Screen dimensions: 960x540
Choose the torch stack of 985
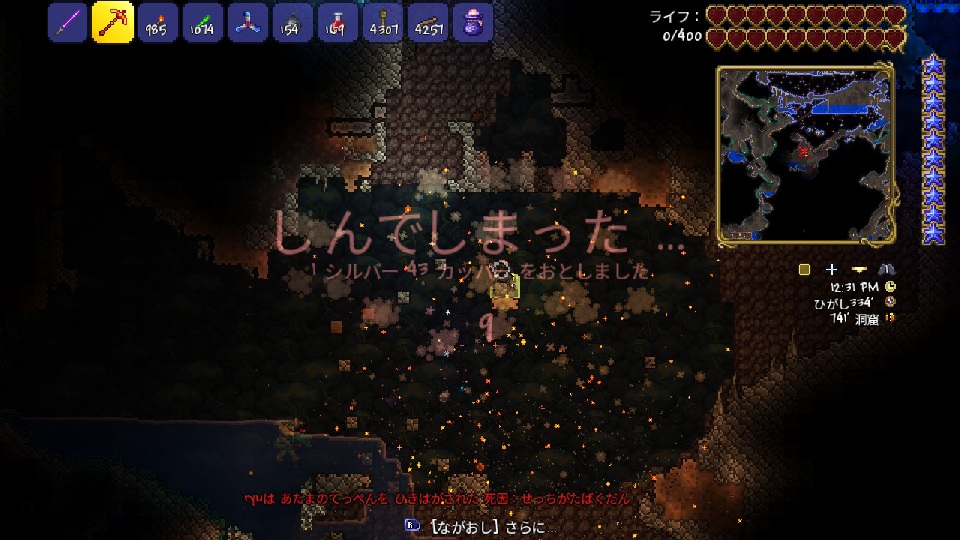(x=155, y=22)
